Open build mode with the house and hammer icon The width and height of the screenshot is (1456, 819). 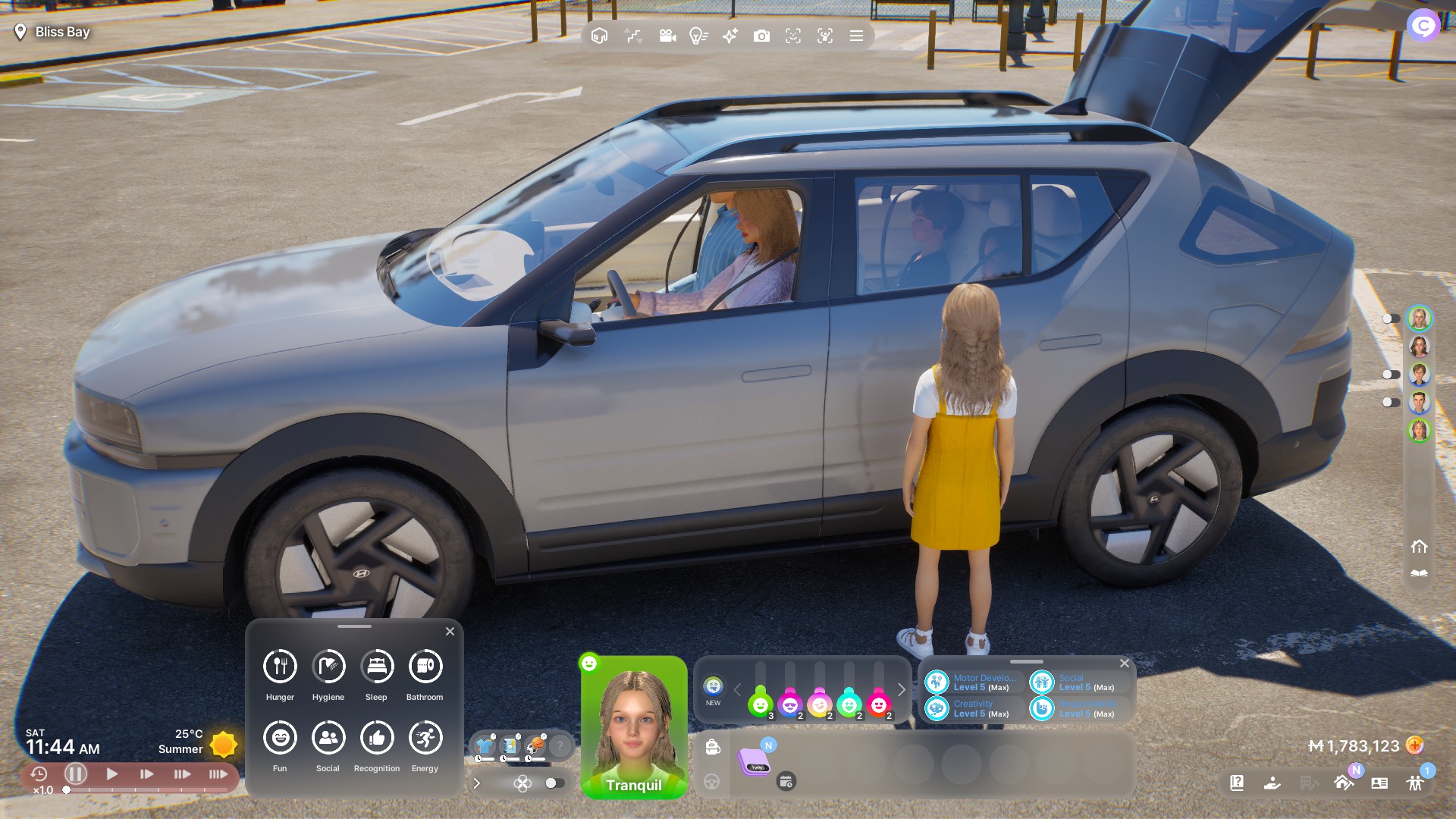point(1344,783)
